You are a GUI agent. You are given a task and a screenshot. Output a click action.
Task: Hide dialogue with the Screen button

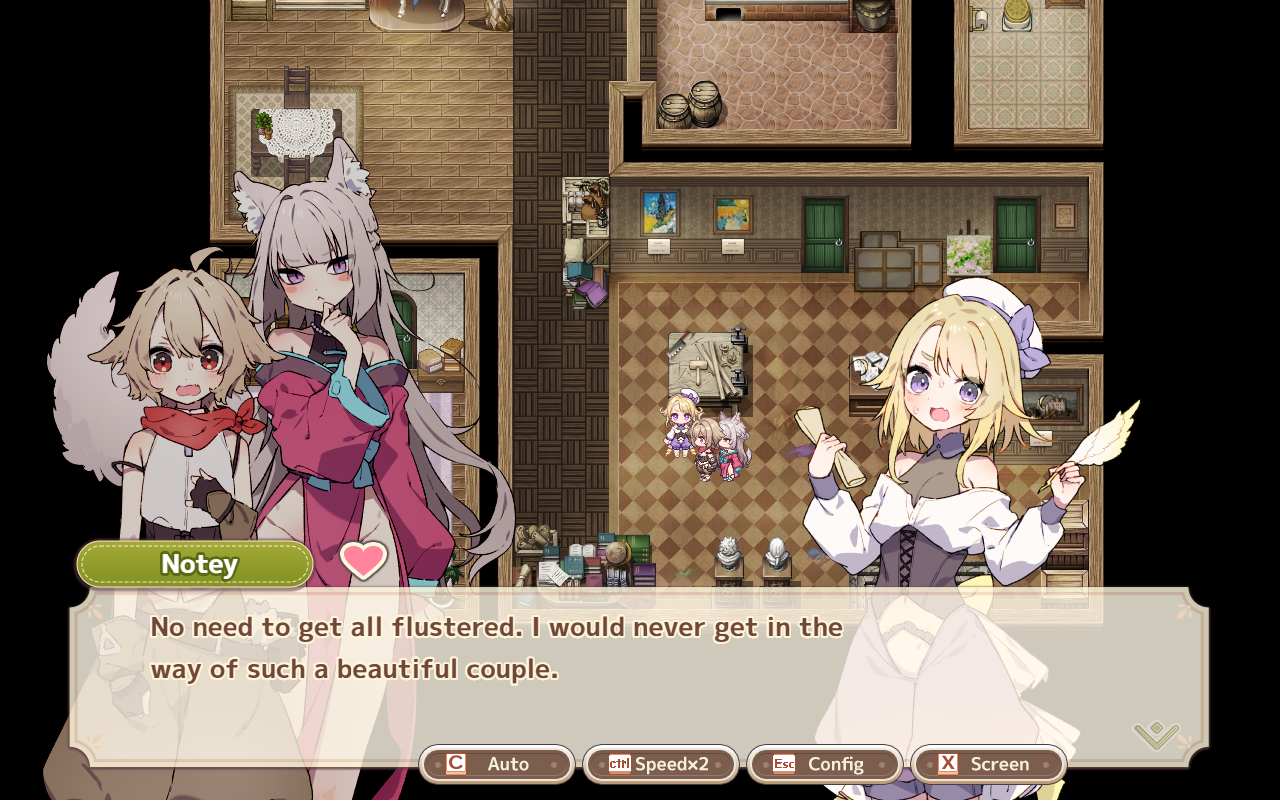[x=989, y=764]
